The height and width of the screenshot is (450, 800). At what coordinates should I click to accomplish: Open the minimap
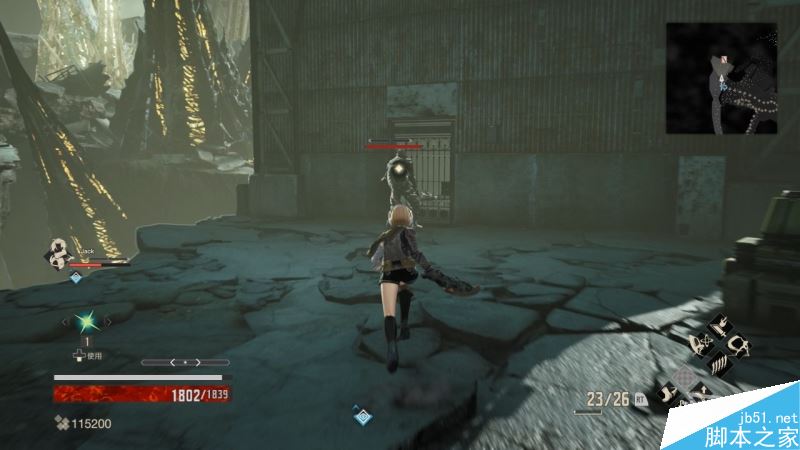(720, 79)
